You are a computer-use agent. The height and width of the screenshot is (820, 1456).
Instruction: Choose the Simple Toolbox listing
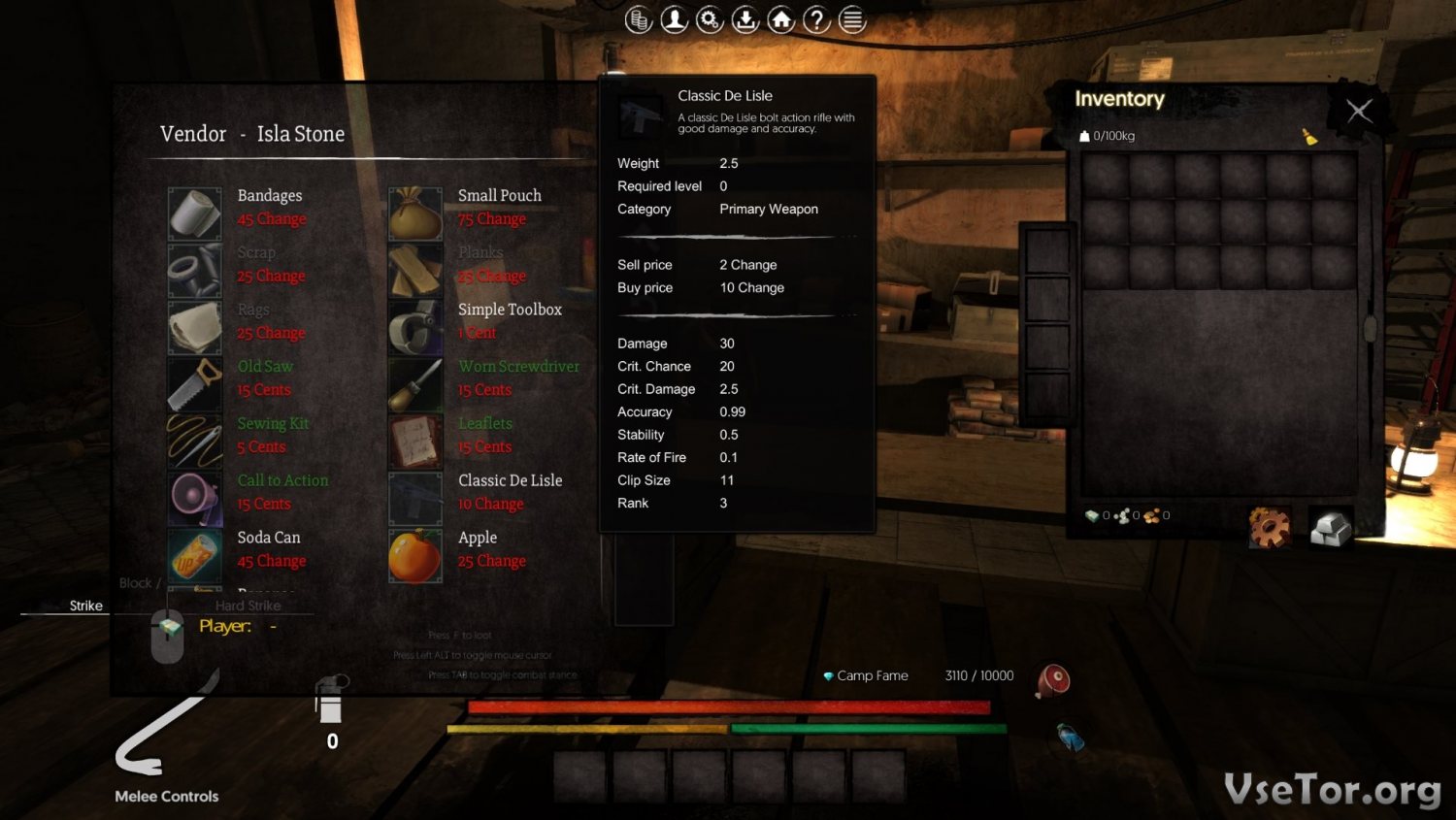tap(415, 327)
